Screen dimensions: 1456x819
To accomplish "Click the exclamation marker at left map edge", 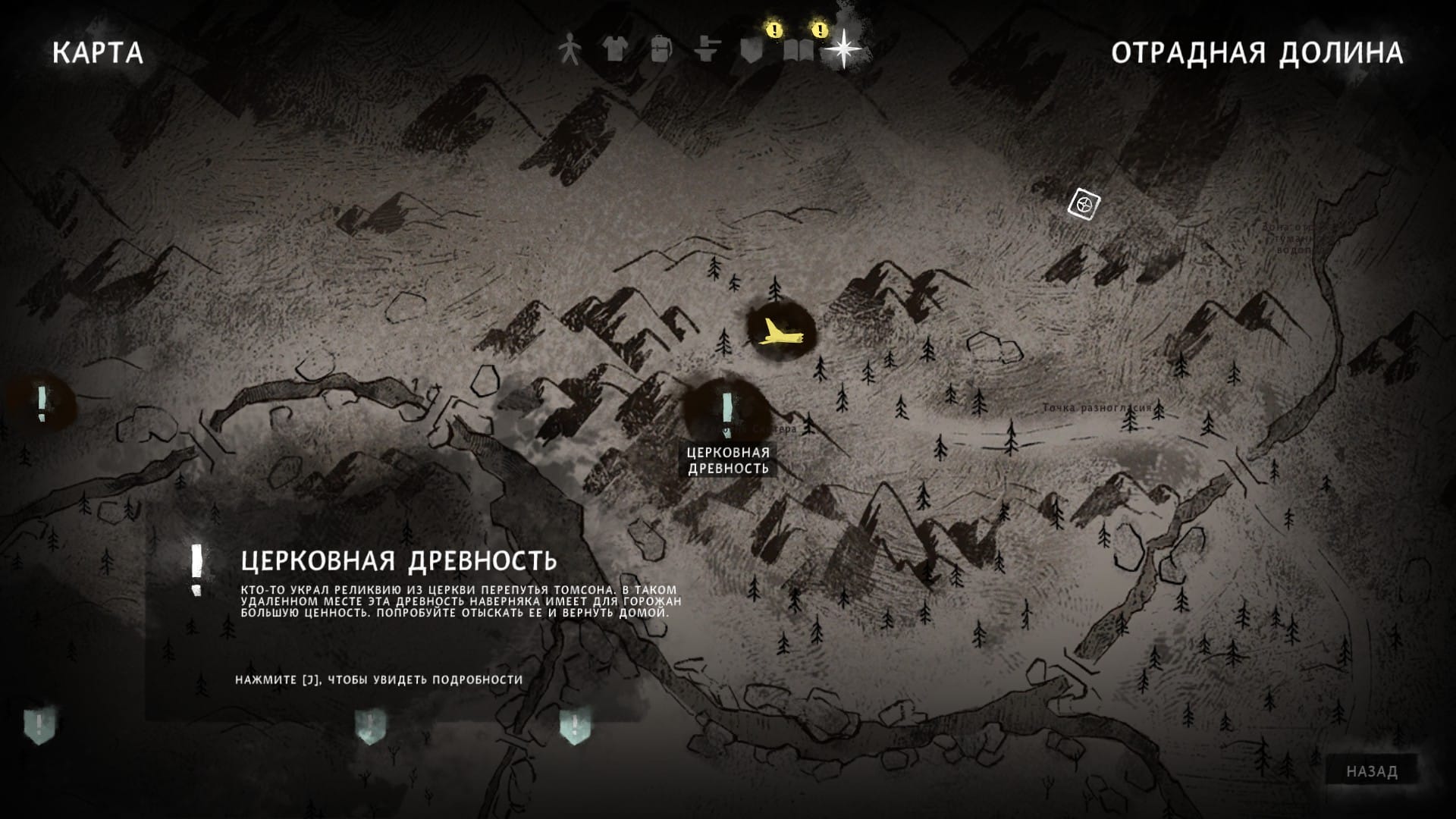I will point(42,402).
